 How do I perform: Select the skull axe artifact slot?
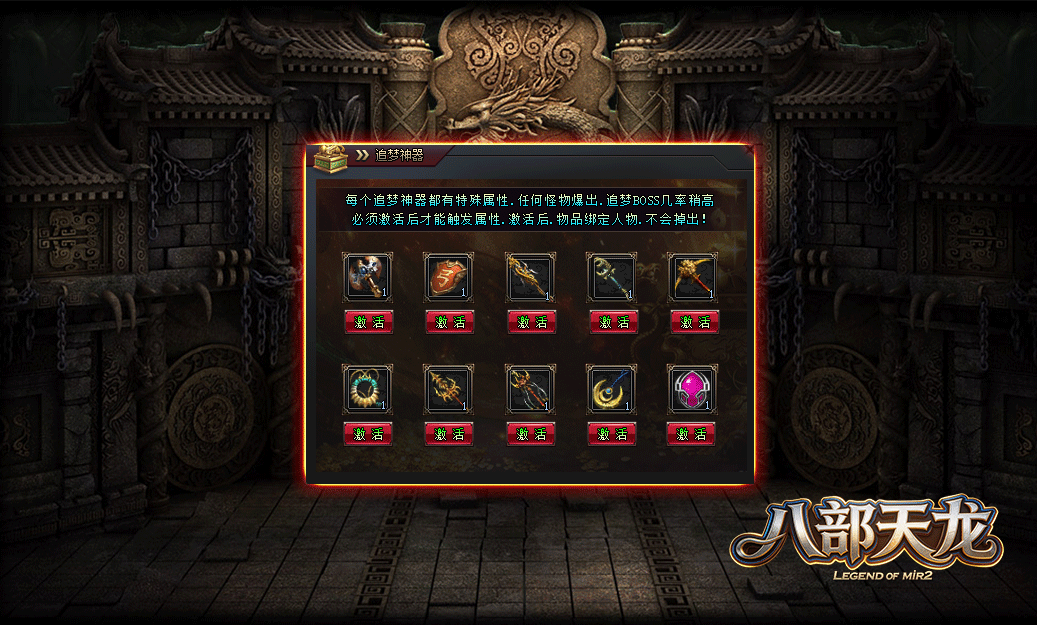pyautogui.click(x=368, y=277)
